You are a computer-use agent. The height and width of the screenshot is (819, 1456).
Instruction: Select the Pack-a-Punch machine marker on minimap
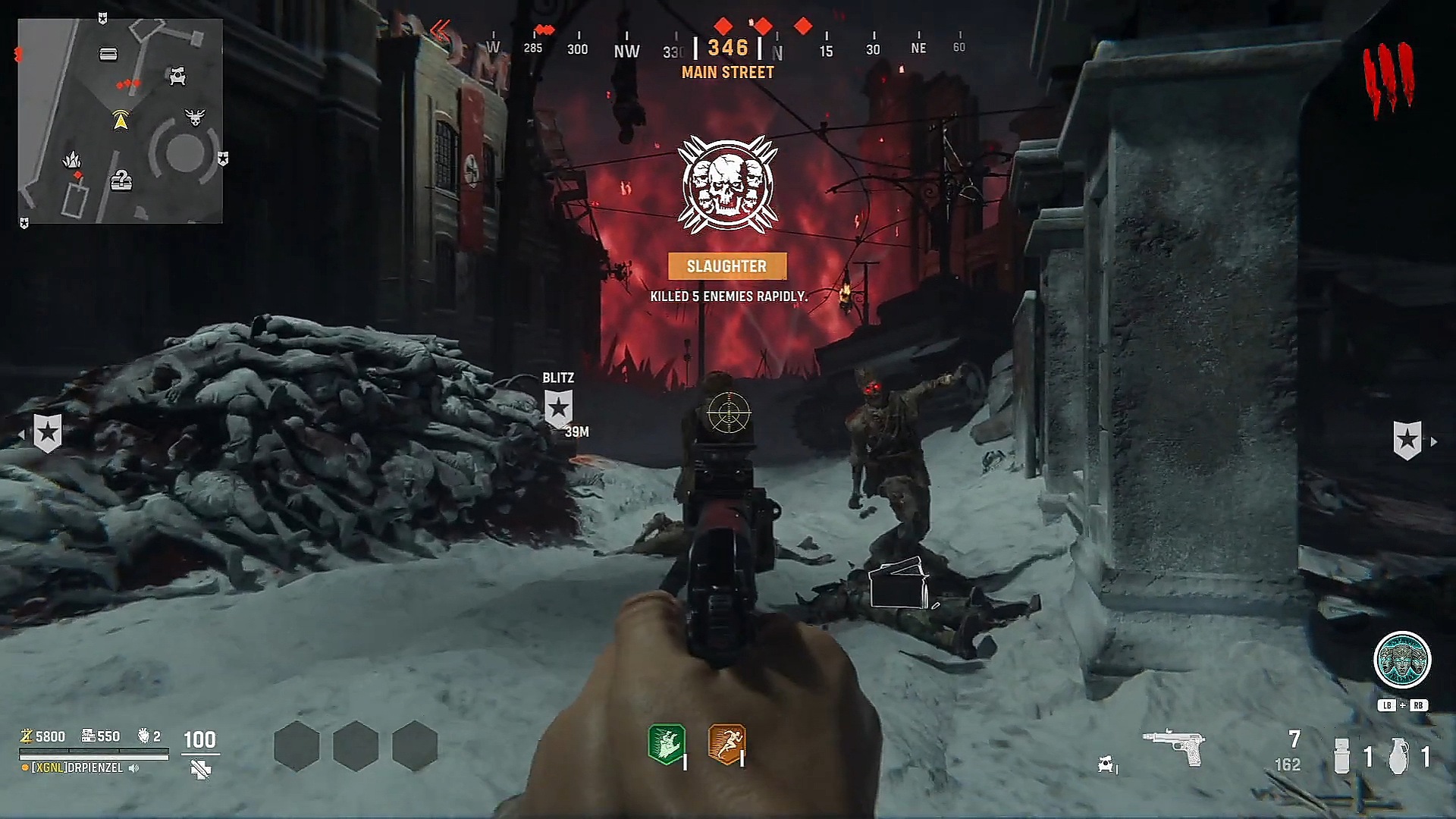point(177,76)
